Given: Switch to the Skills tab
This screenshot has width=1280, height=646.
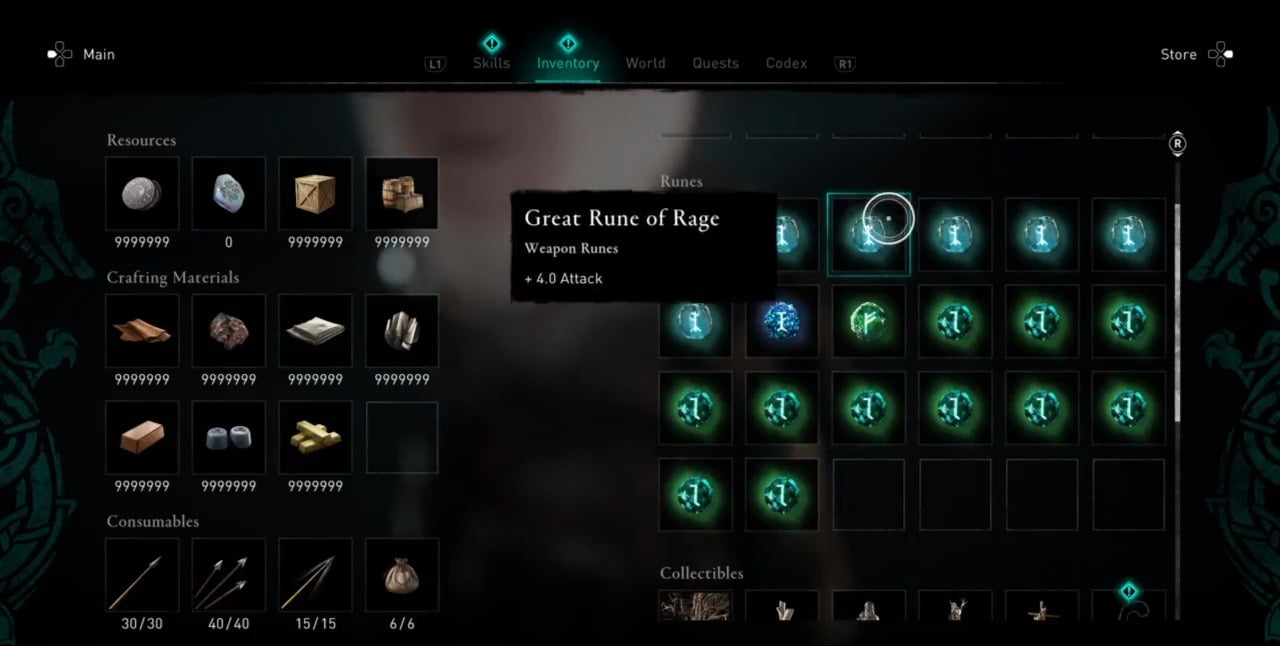Looking at the screenshot, I should (491, 63).
